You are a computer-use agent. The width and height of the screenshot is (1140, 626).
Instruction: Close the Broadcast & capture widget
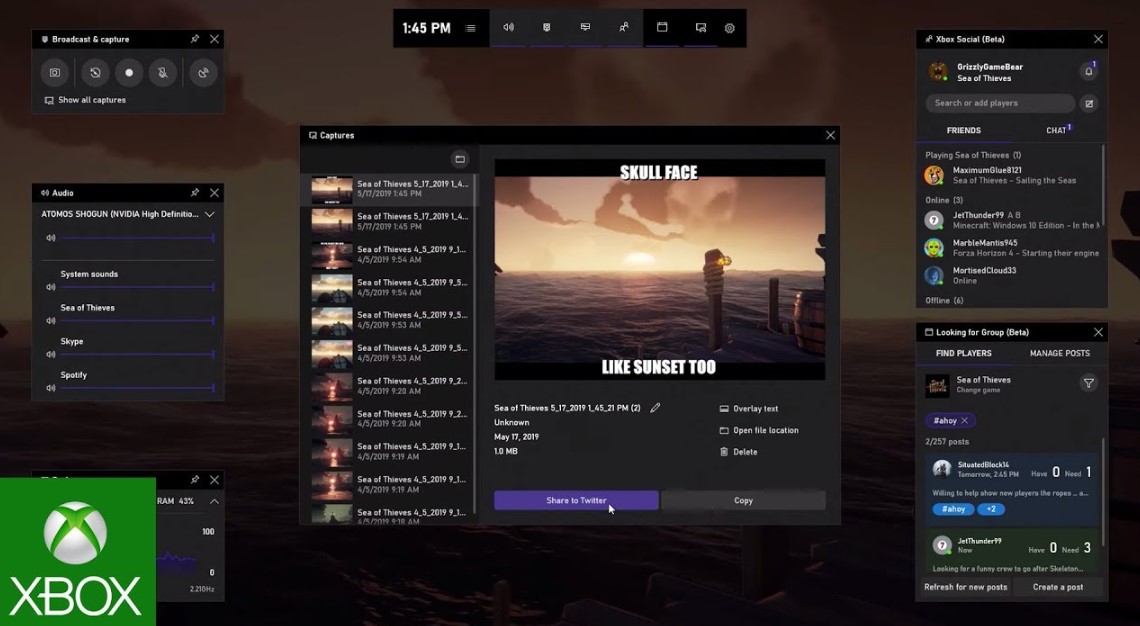[215, 39]
